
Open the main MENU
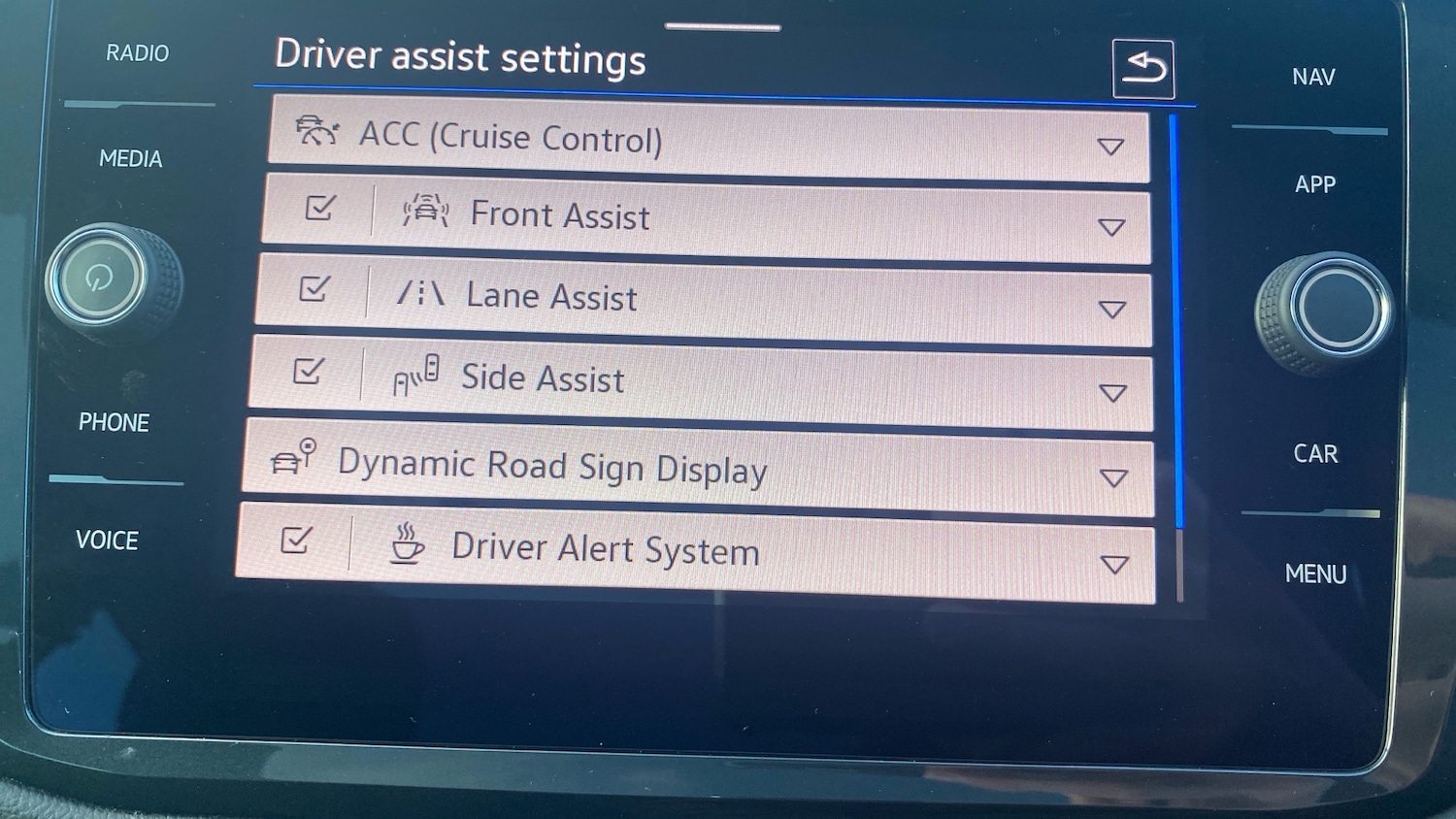coord(1315,573)
